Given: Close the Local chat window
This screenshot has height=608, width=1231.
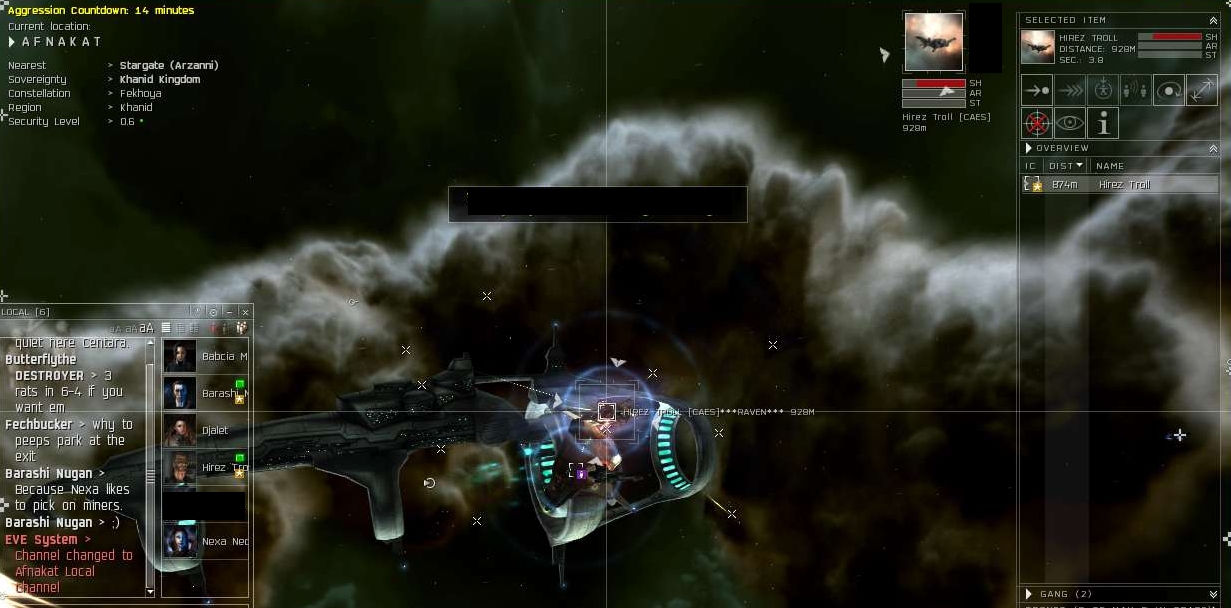Looking at the screenshot, I should pyautogui.click(x=245, y=312).
